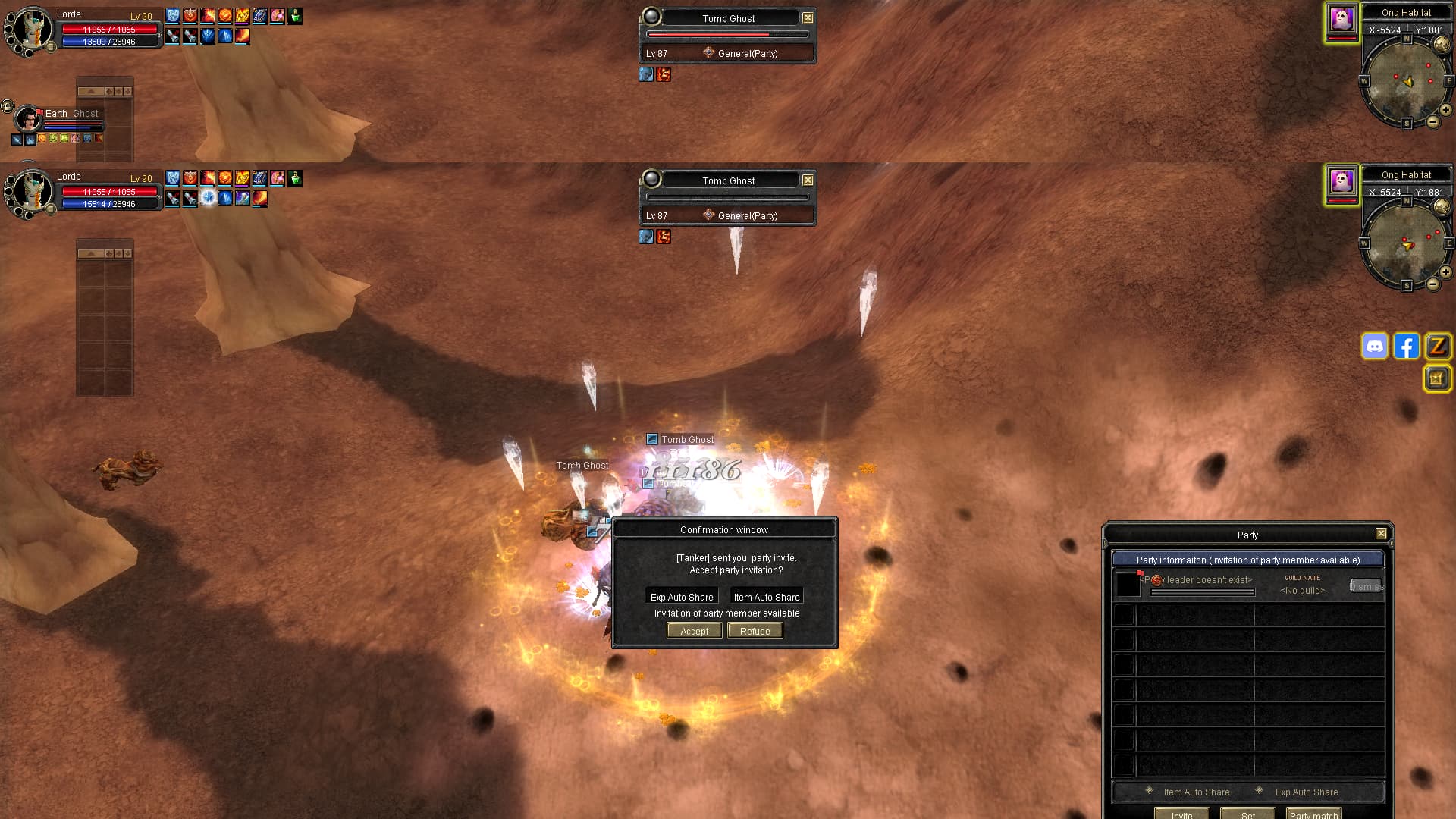Open the party Set options

click(x=1247, y=814)
